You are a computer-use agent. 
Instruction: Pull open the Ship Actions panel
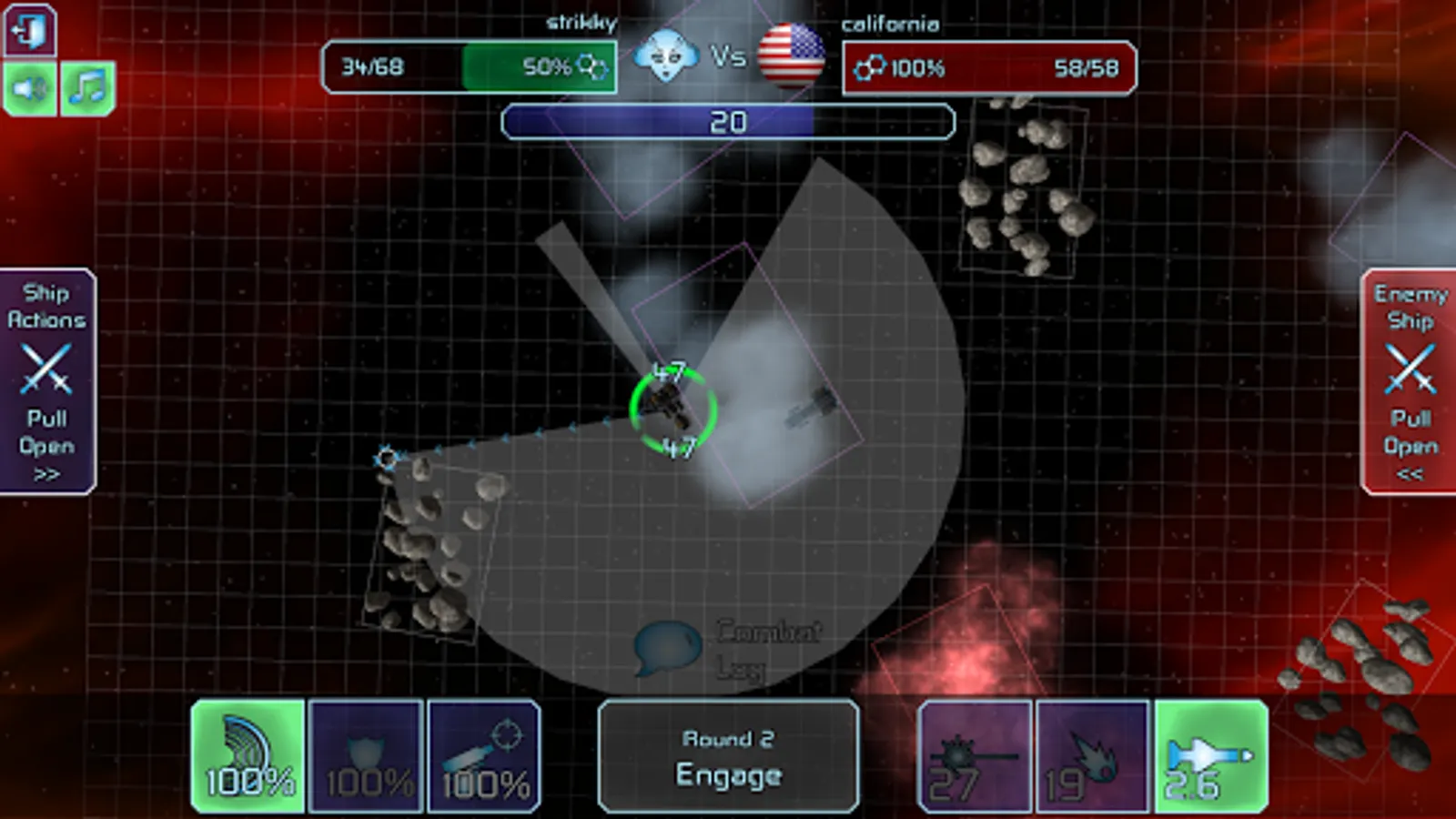pos(47,381)
